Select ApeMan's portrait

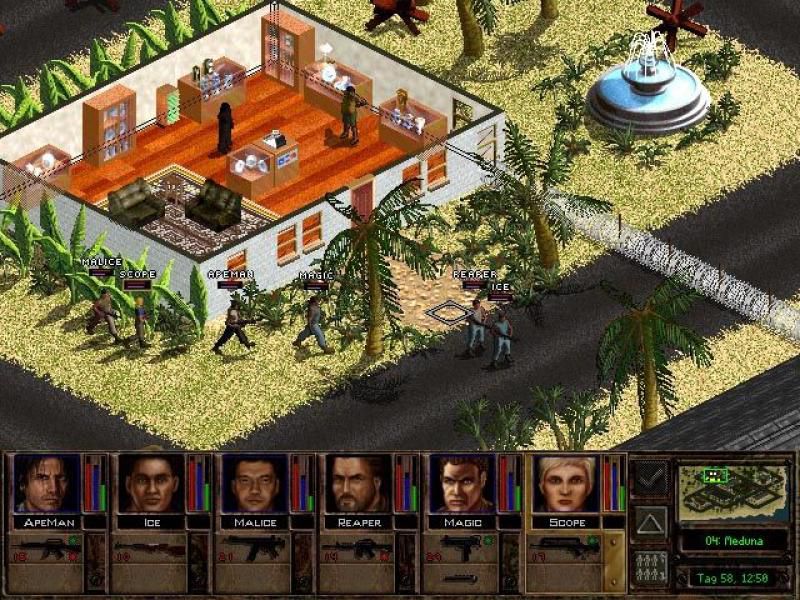(47, 484)
